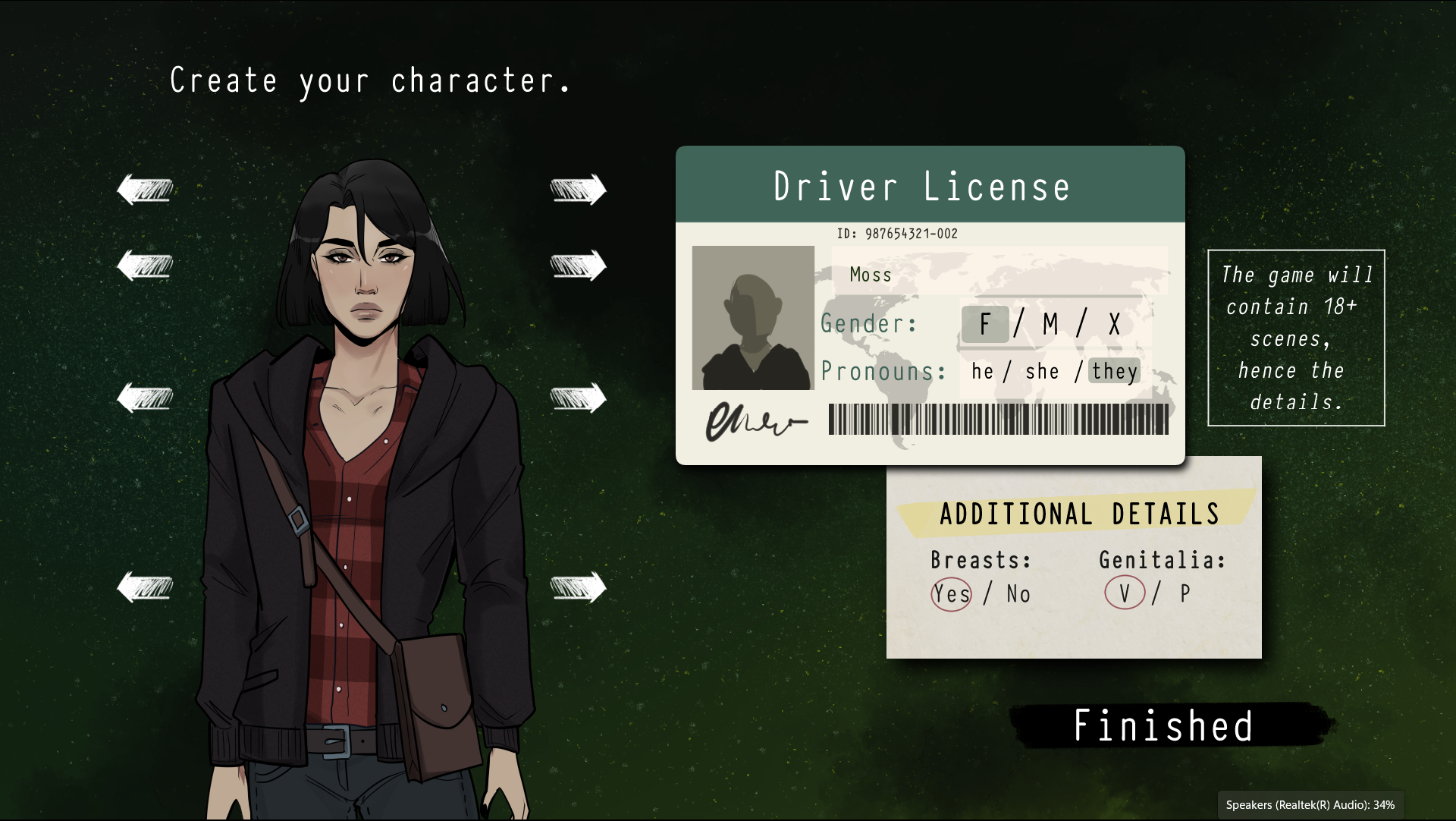Viewport: 1456px width, 821px height.
Task: Click the Finished button
Action: (1163, 726)
